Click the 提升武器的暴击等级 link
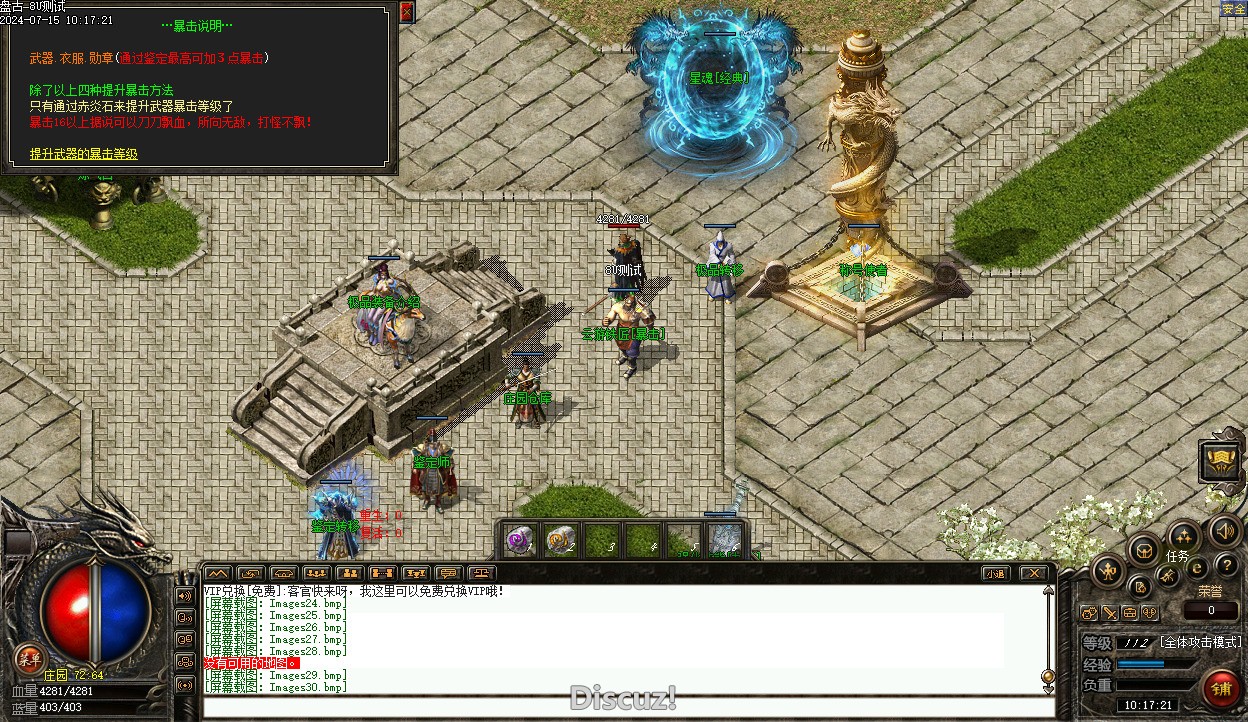1248x722 pixels. coord(83,154)
